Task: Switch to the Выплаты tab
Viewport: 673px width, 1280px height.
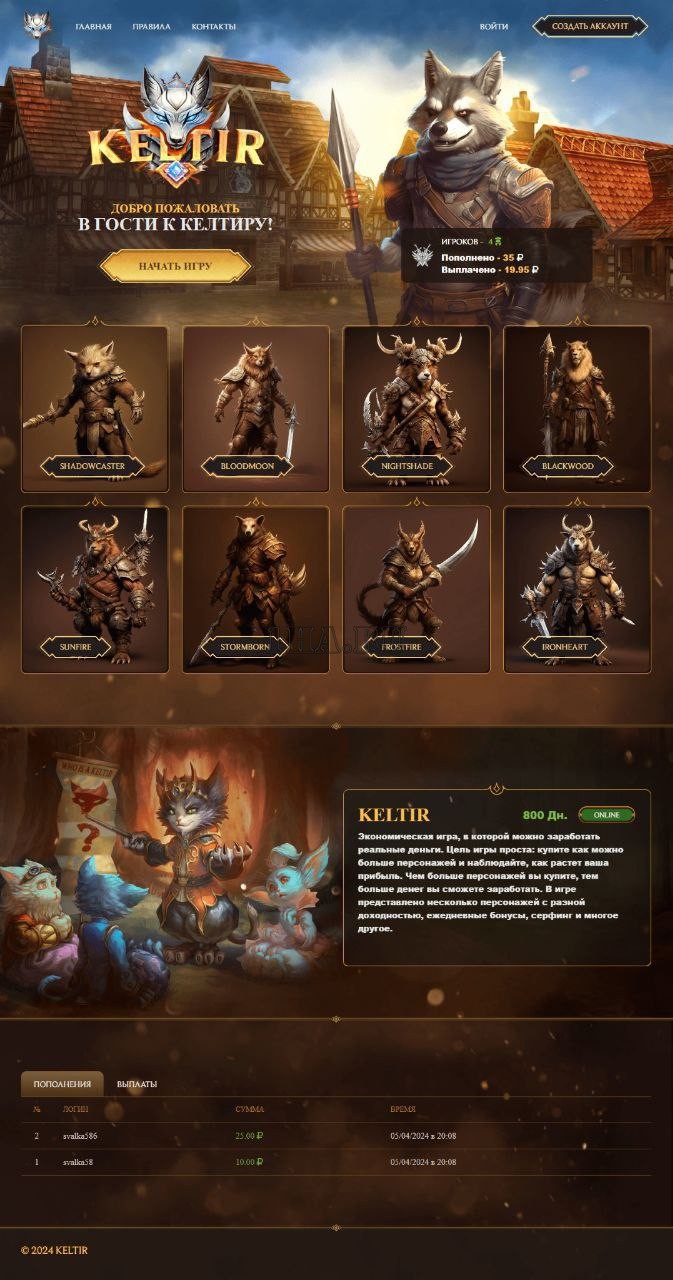Action: (x=137, y=1084)
